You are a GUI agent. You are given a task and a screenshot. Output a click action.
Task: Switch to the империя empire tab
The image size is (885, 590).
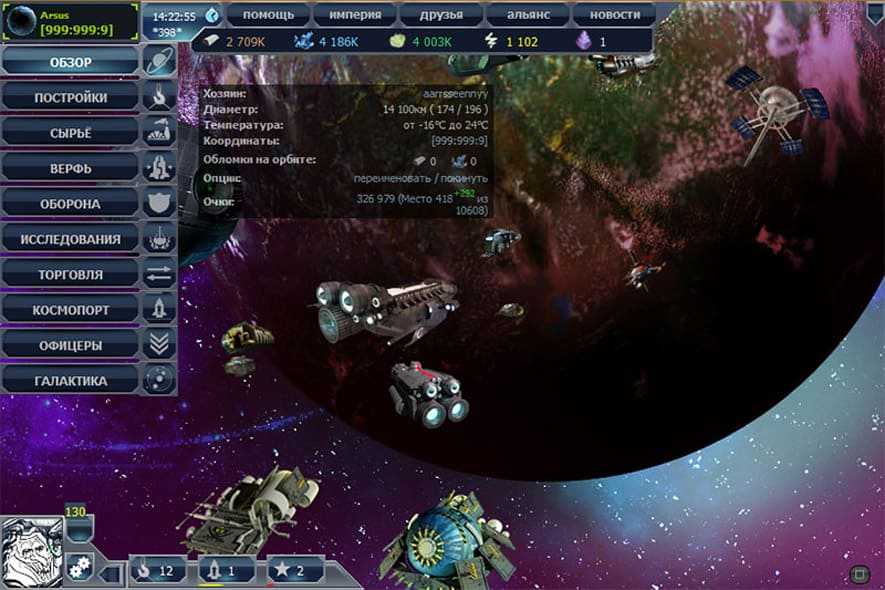pos(355,15)
